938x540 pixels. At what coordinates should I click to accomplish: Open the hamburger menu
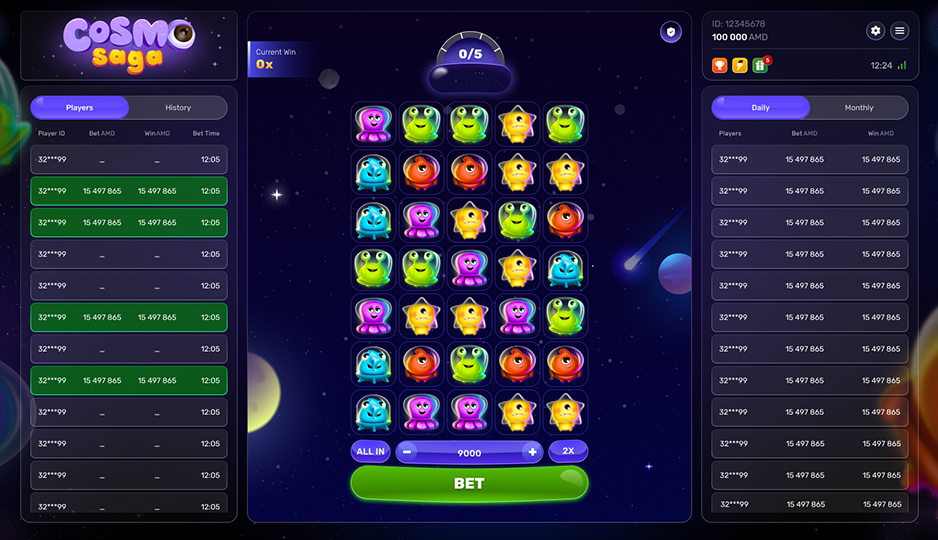[900, 31]
